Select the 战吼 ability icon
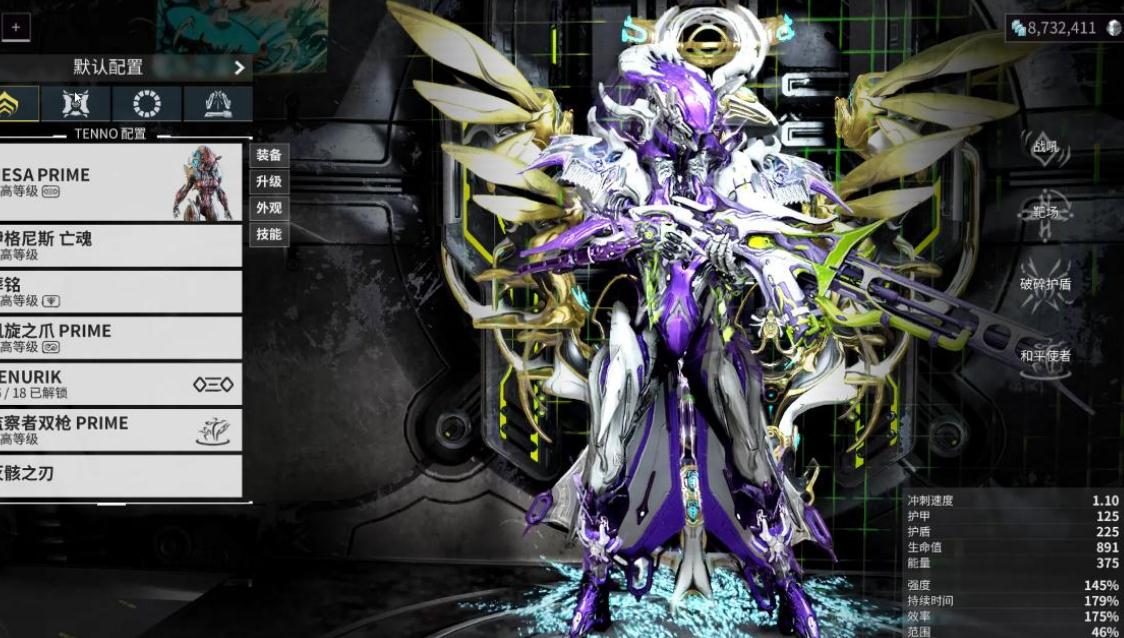 tap(1044, 146)
